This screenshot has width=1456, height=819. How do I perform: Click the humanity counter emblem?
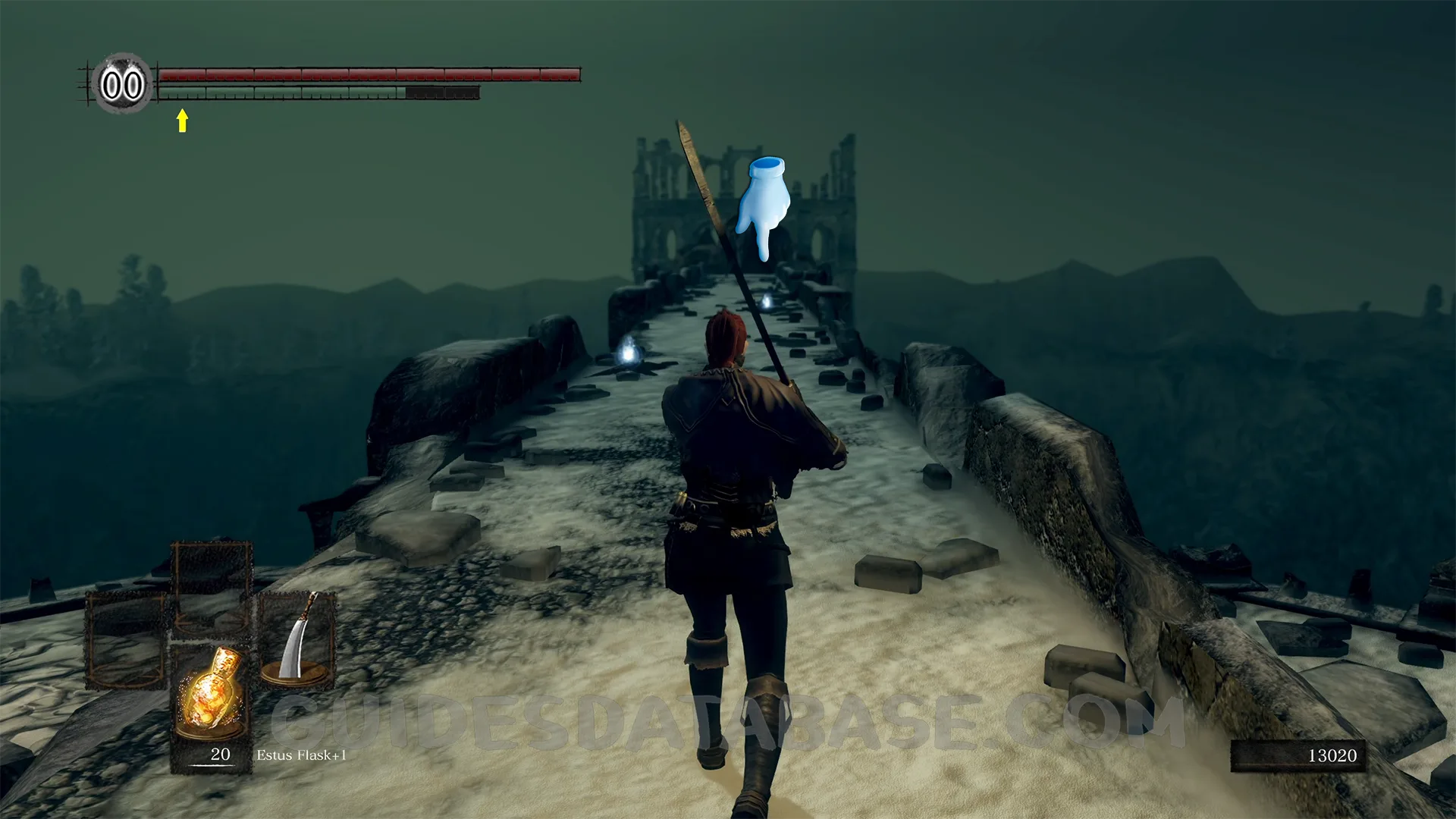[x=122, y=84]
